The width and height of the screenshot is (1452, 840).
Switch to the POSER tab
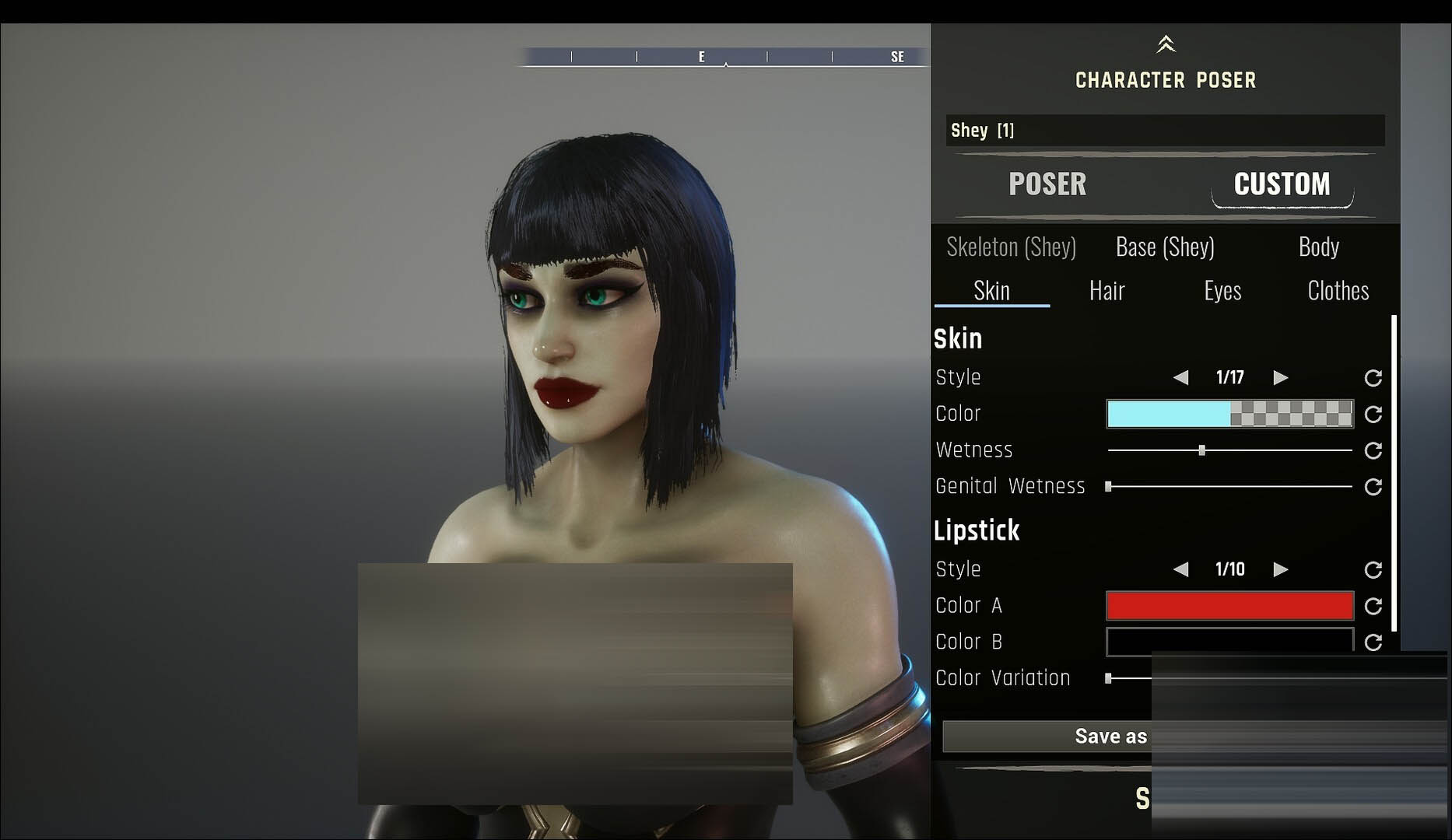tap(1047, 184)
